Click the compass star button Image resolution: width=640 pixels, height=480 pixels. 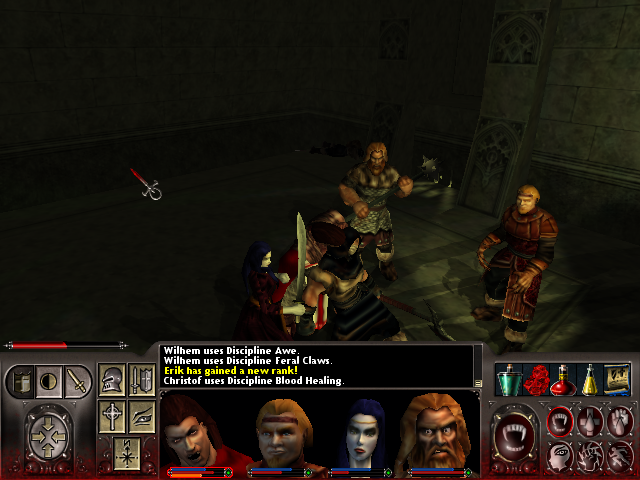click(x=126, y=451)
